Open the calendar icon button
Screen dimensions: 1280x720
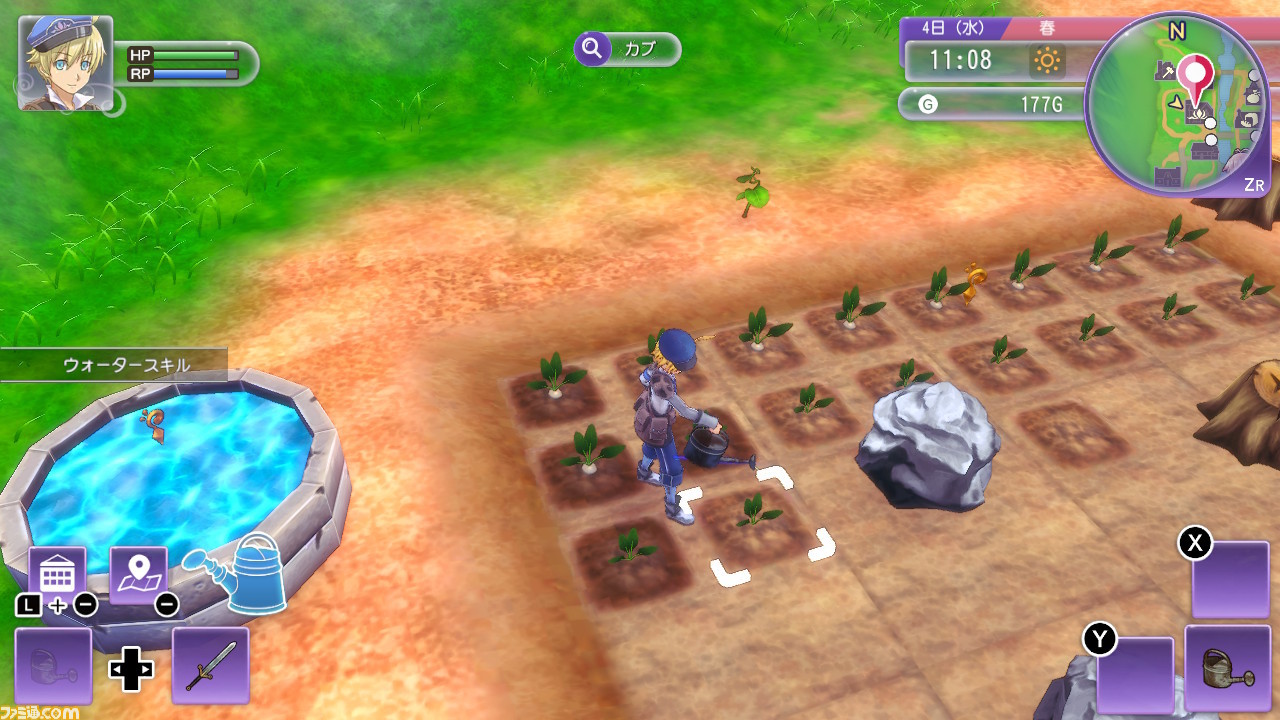[57, 575]
